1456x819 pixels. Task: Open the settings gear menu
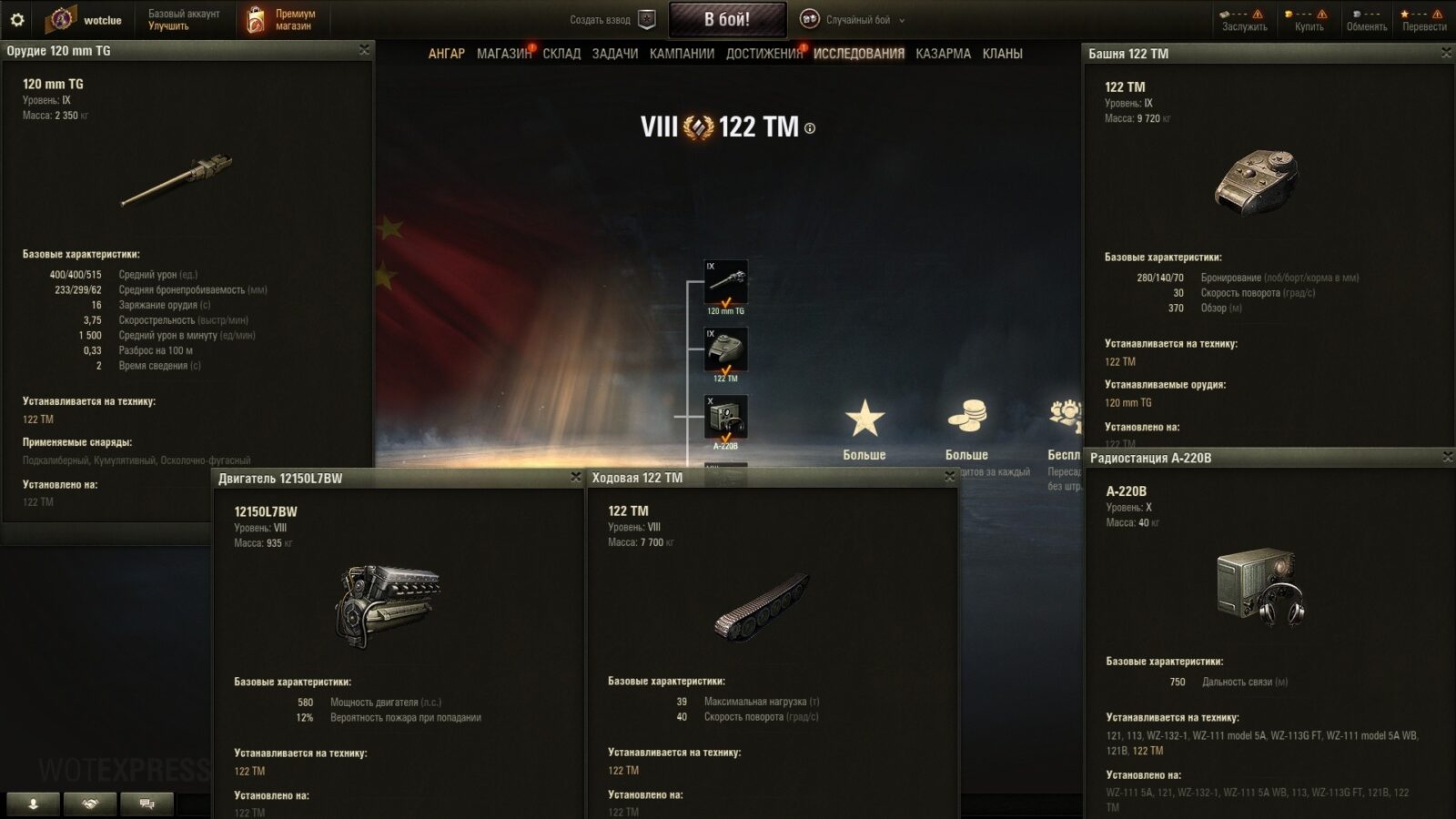pyautogui.click(x=16, y=19)
